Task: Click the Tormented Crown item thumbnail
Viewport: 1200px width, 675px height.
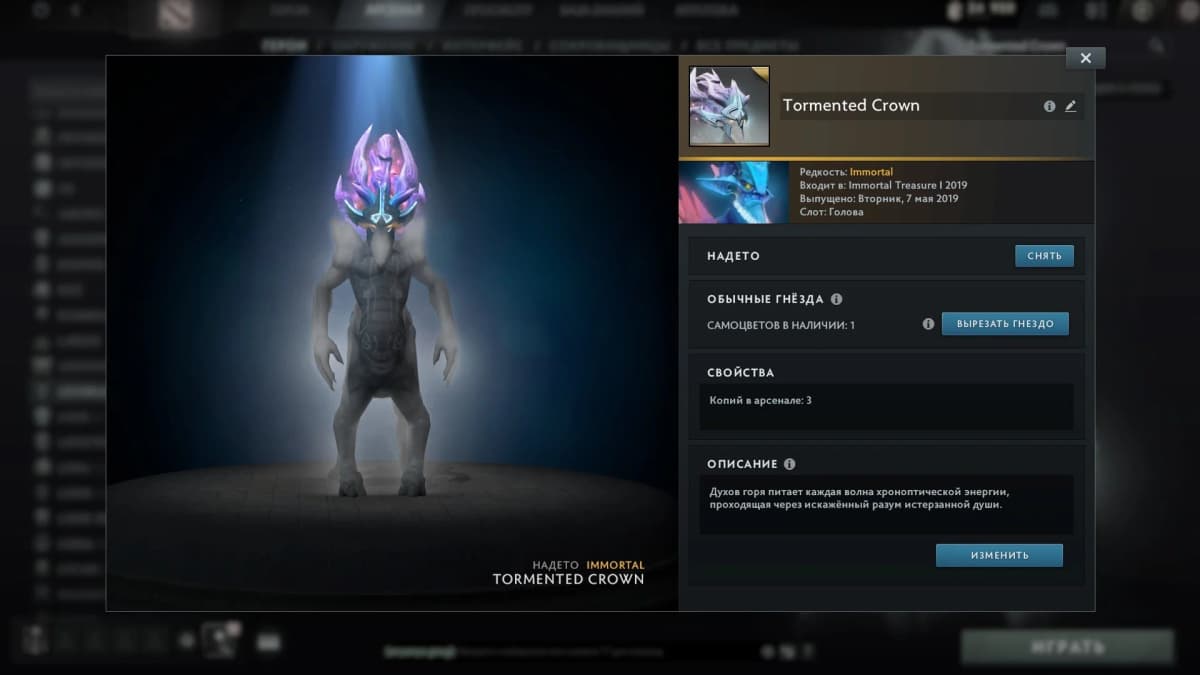Action: tap(729, 106)
